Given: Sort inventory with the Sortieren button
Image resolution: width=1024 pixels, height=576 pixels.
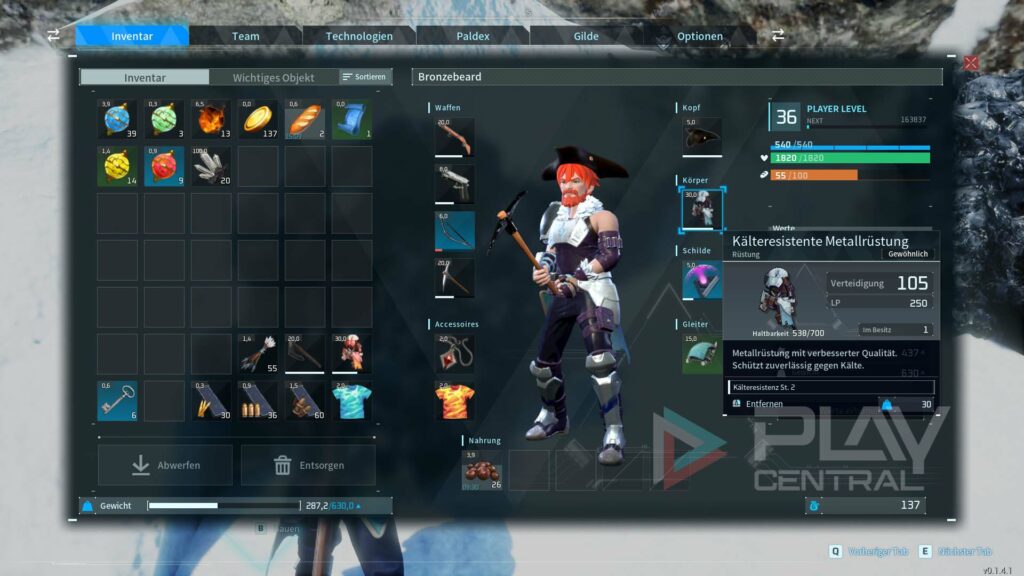Looking at the screenshot, I should coord(364,77).
